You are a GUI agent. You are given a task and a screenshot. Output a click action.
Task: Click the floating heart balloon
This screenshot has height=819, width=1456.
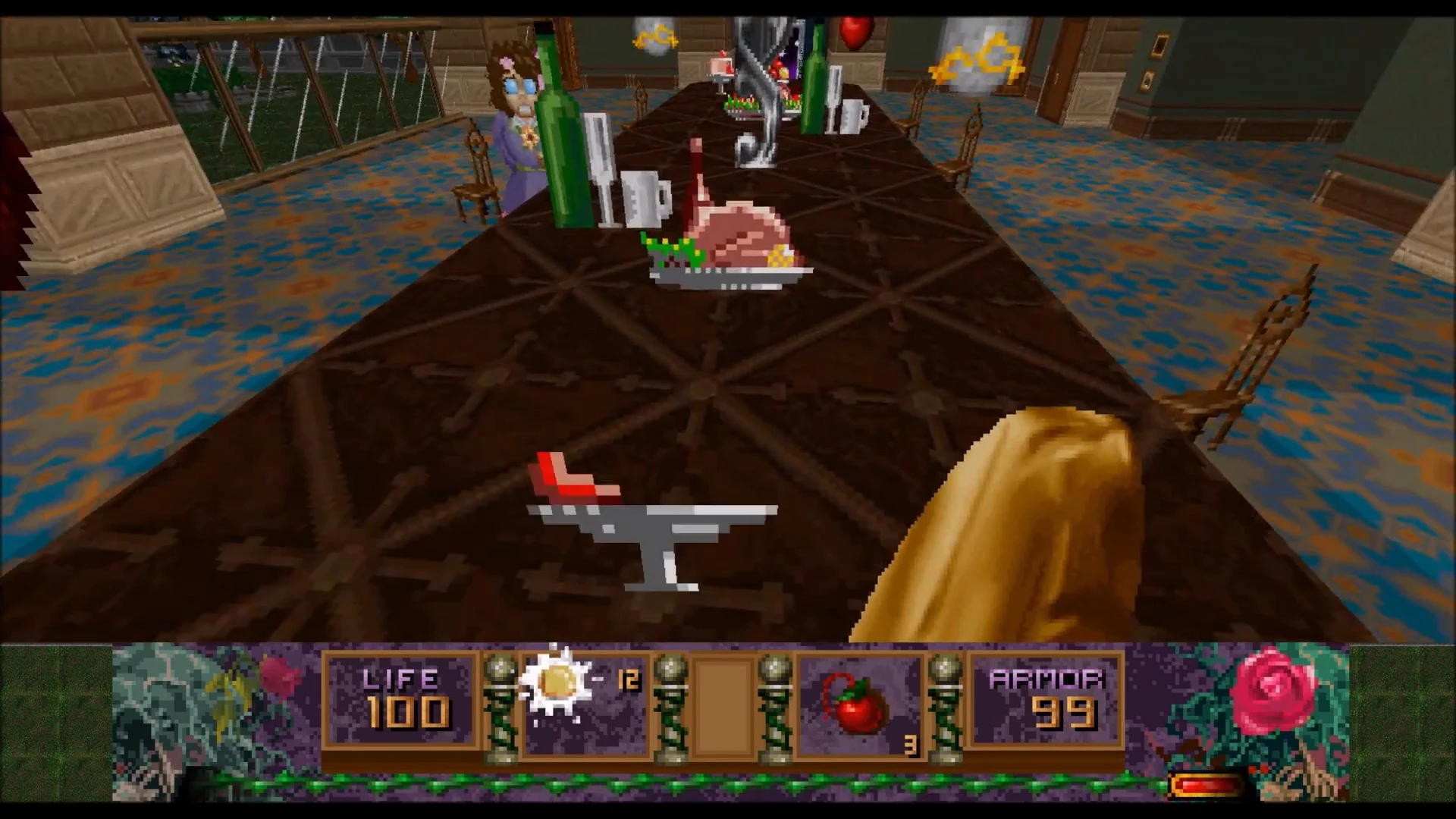coord(855,30)
